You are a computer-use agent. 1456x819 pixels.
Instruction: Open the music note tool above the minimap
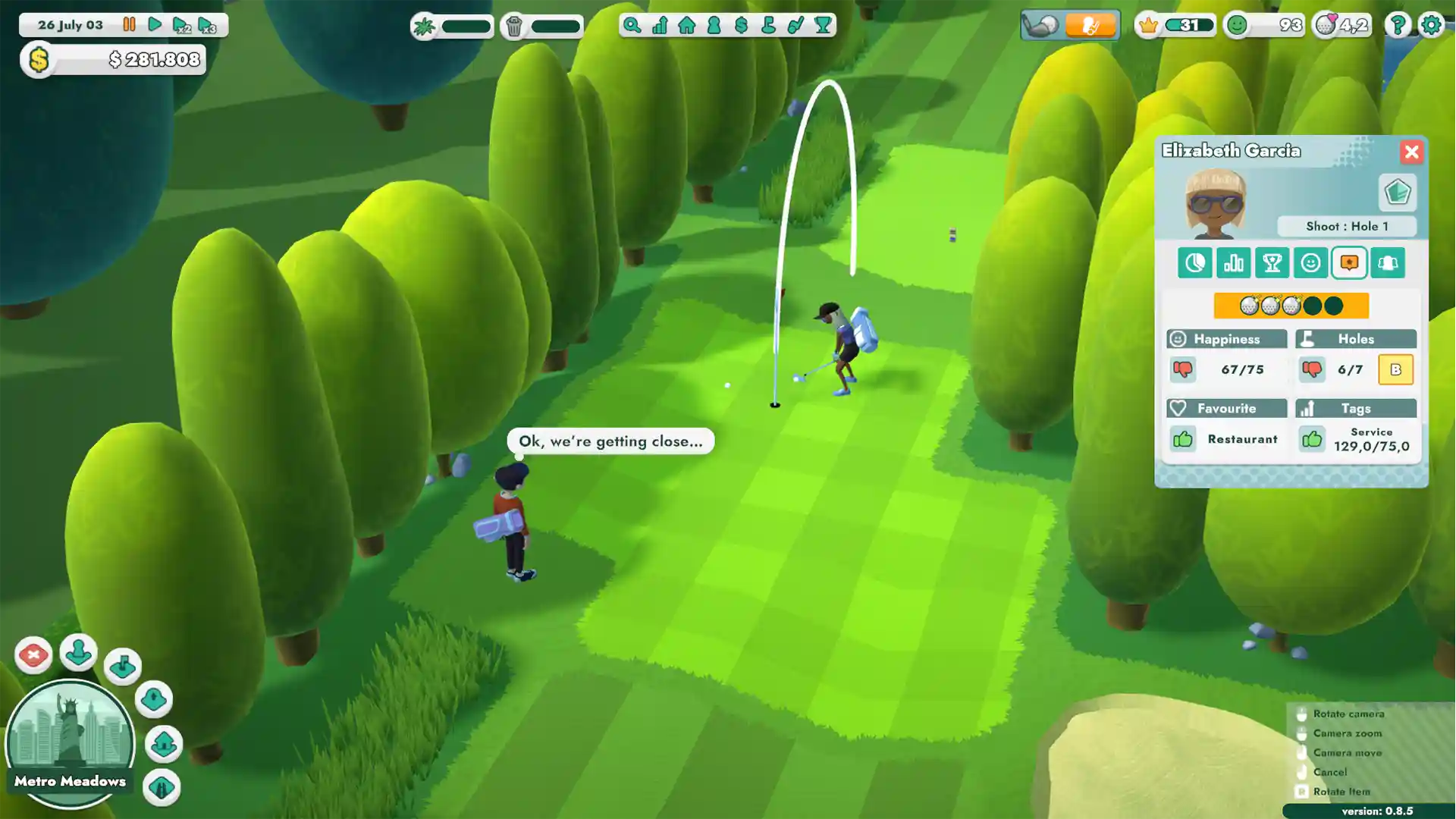point(122,666)
